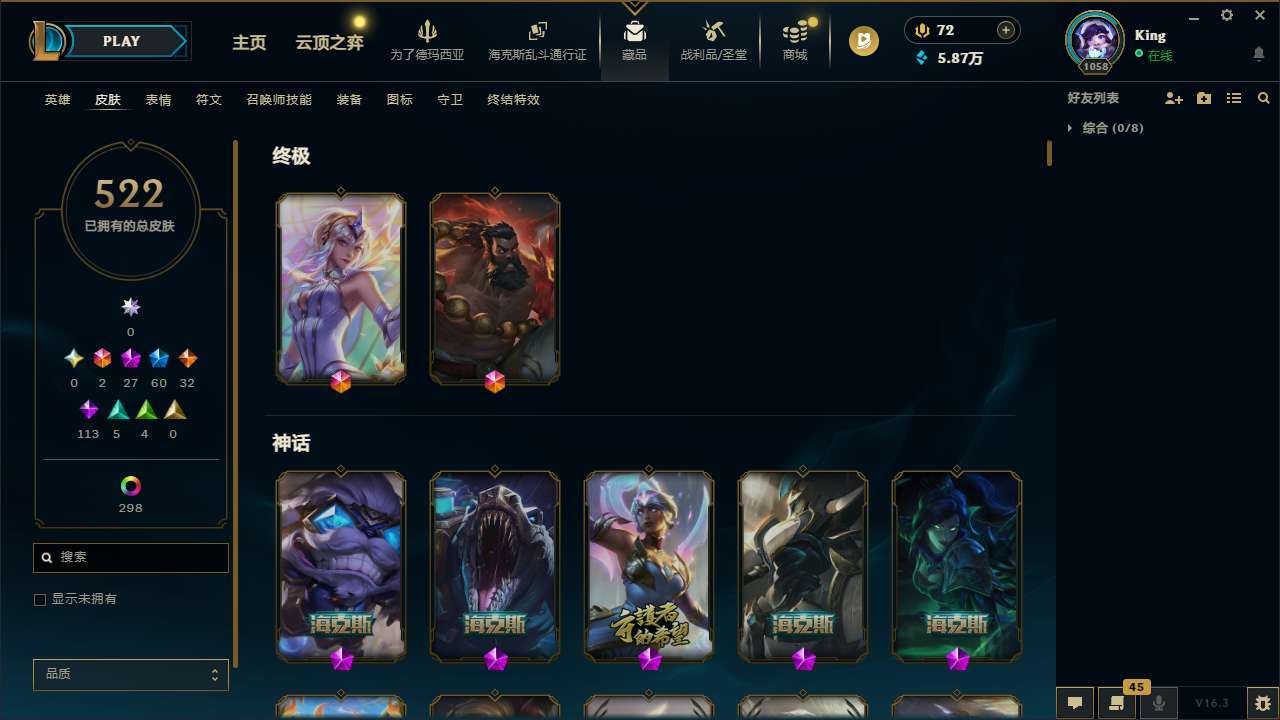The width and height of the screenshot is (1280, 720).
Task: Click the chroma color wheel showing 298
Action: pyautogui.click(x=130, y=487)
